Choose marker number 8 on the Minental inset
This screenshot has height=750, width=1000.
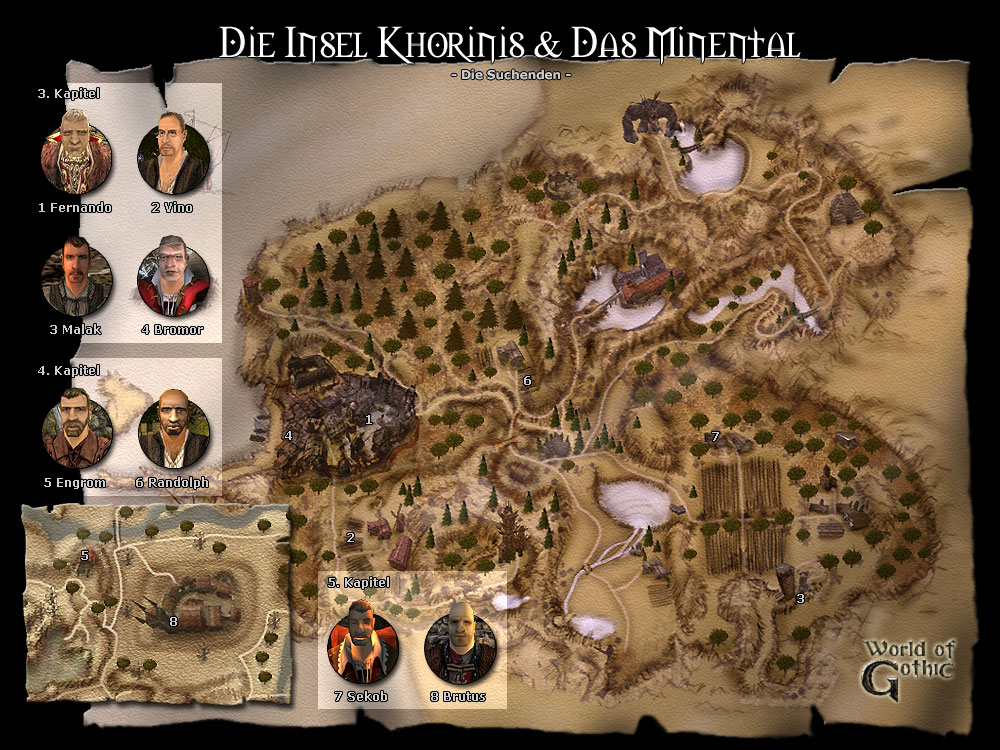coord(173,622)
